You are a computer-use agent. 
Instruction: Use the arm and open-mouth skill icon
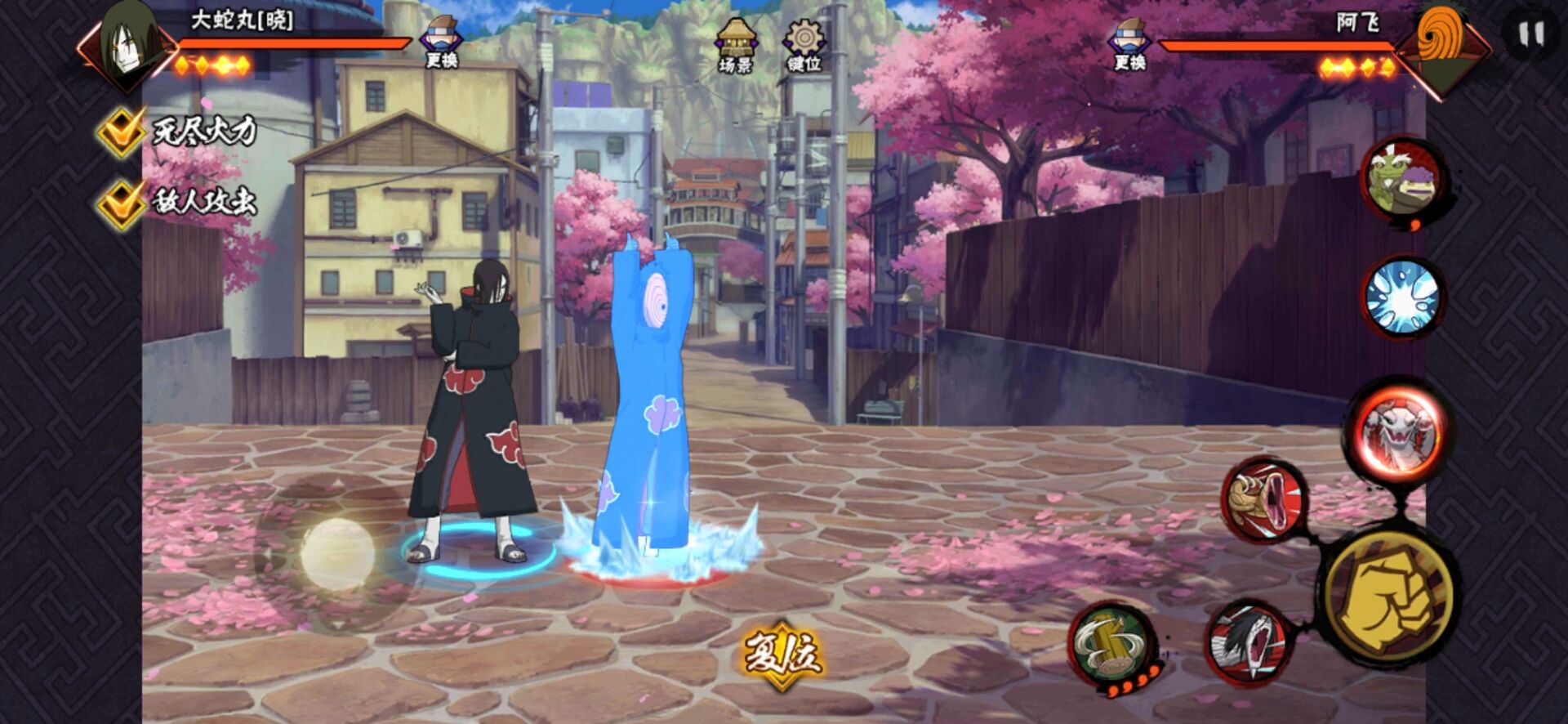1264,498
